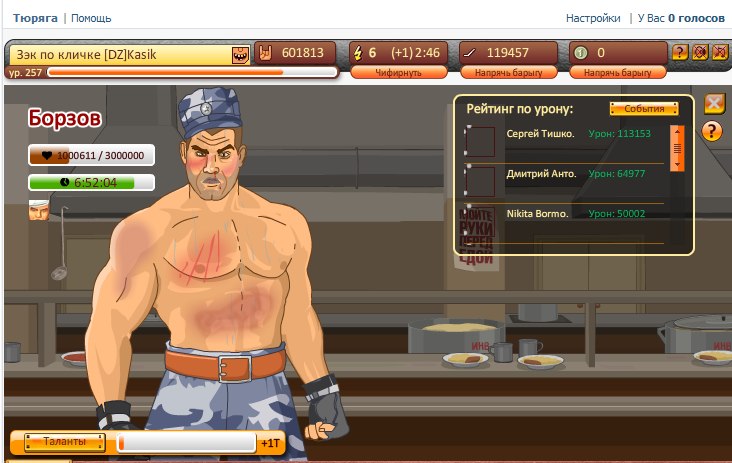Screen dimensions: 732x463
Task: Select Сергей Тишко in the damage rating
Action: [x=539, y=134]
